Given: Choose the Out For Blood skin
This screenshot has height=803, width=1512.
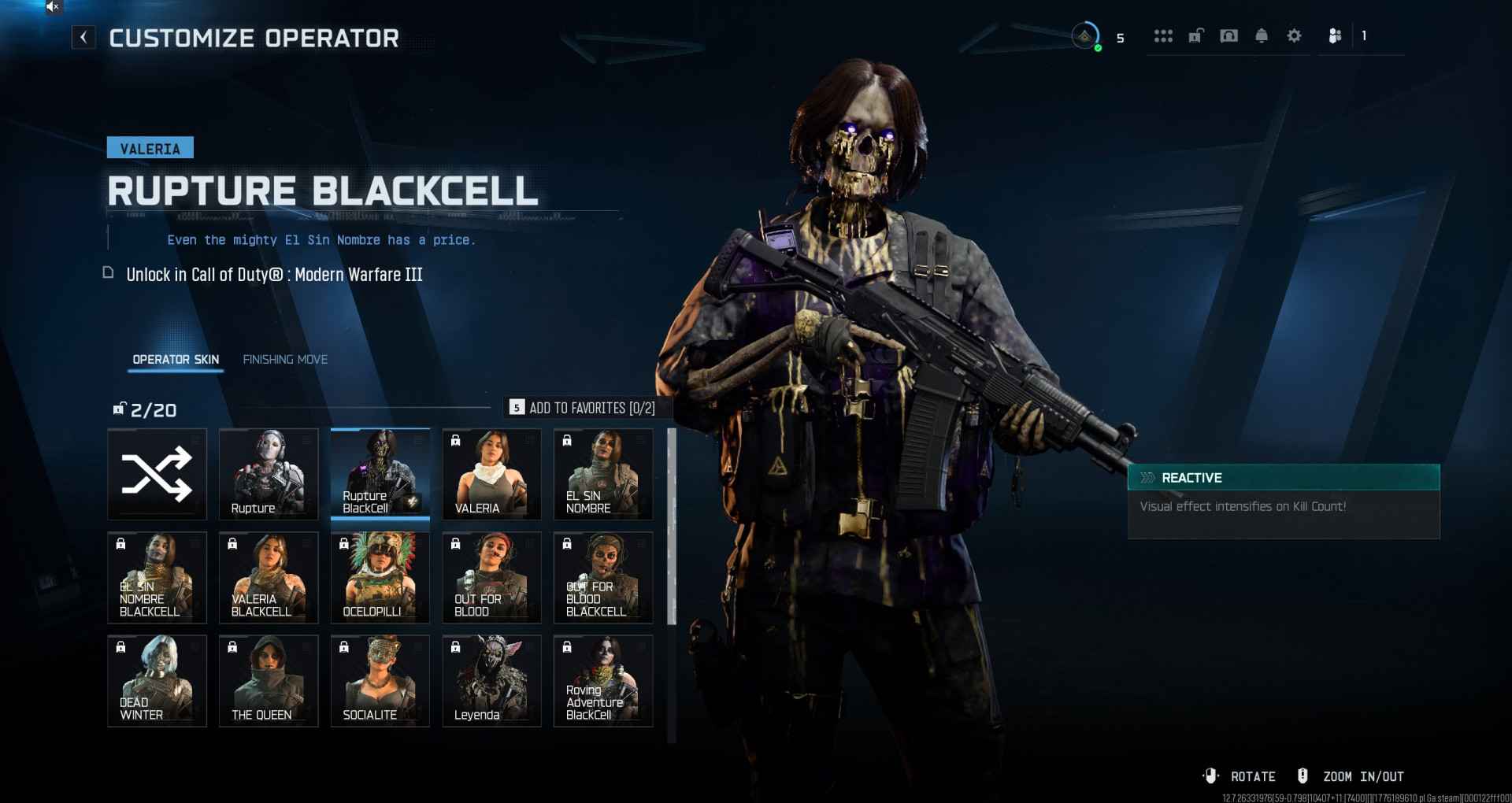Looking at the screenshot, I should [491, 577].
